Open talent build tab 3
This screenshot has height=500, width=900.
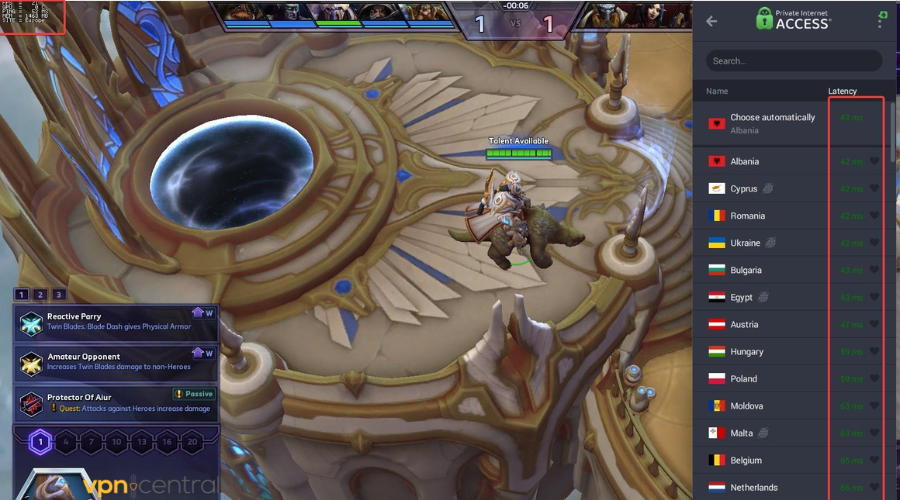point(59,294)
